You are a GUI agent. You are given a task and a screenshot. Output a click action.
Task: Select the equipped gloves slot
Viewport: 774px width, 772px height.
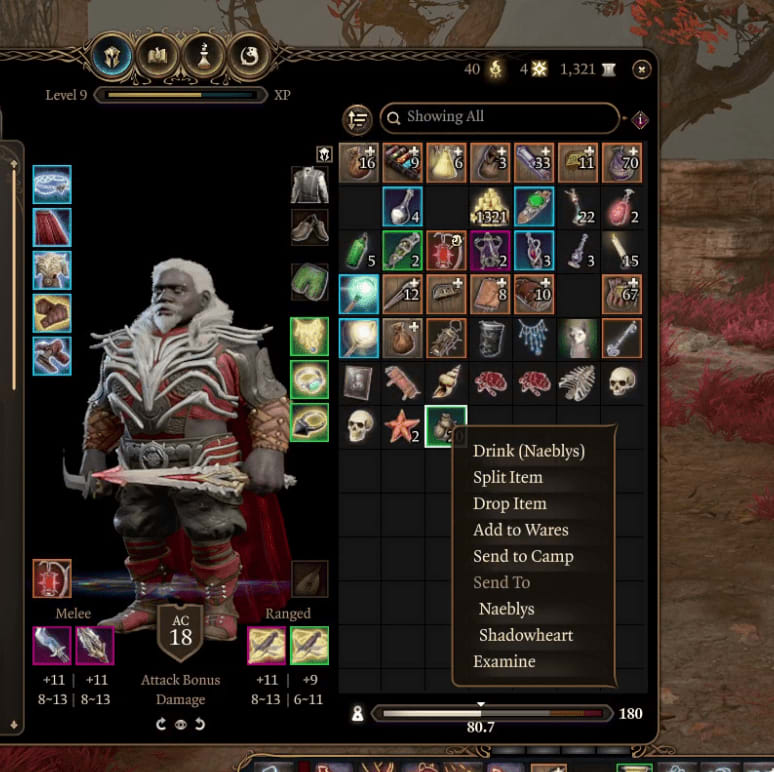[x=51, y=313]
